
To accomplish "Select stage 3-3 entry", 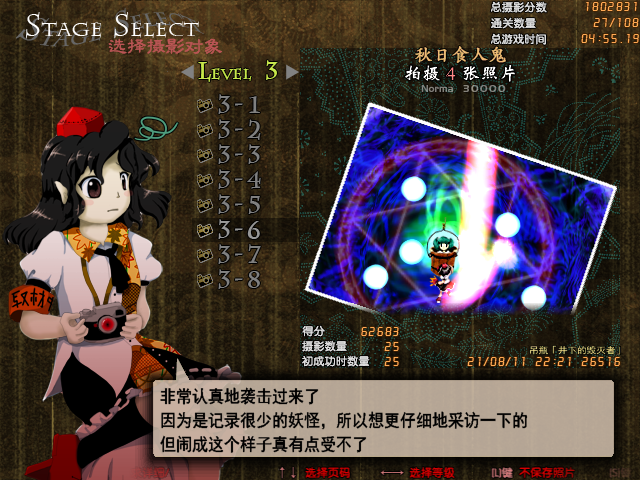I will coord(237,154).
